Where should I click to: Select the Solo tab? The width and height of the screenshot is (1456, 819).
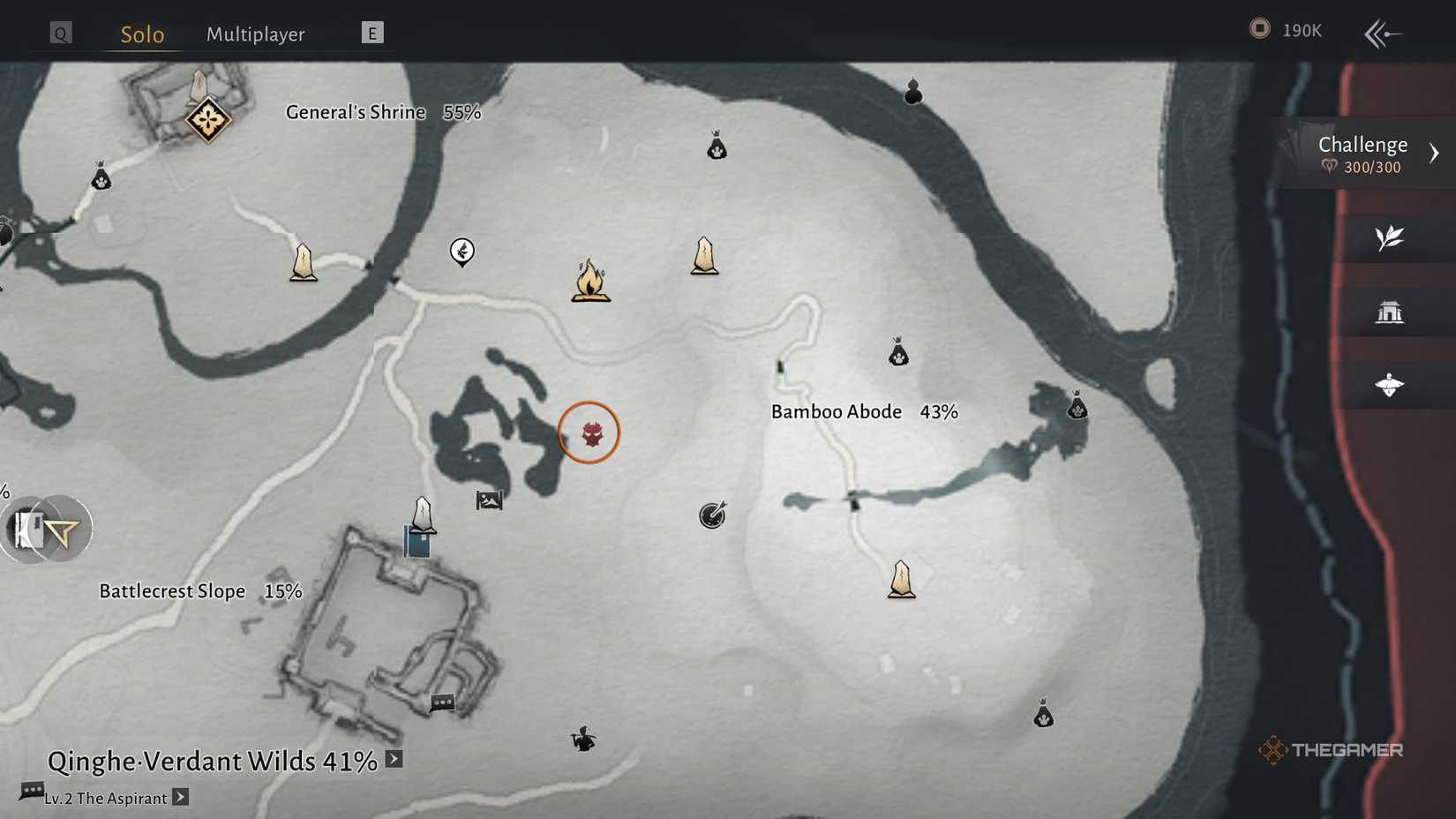pos(141,34)
